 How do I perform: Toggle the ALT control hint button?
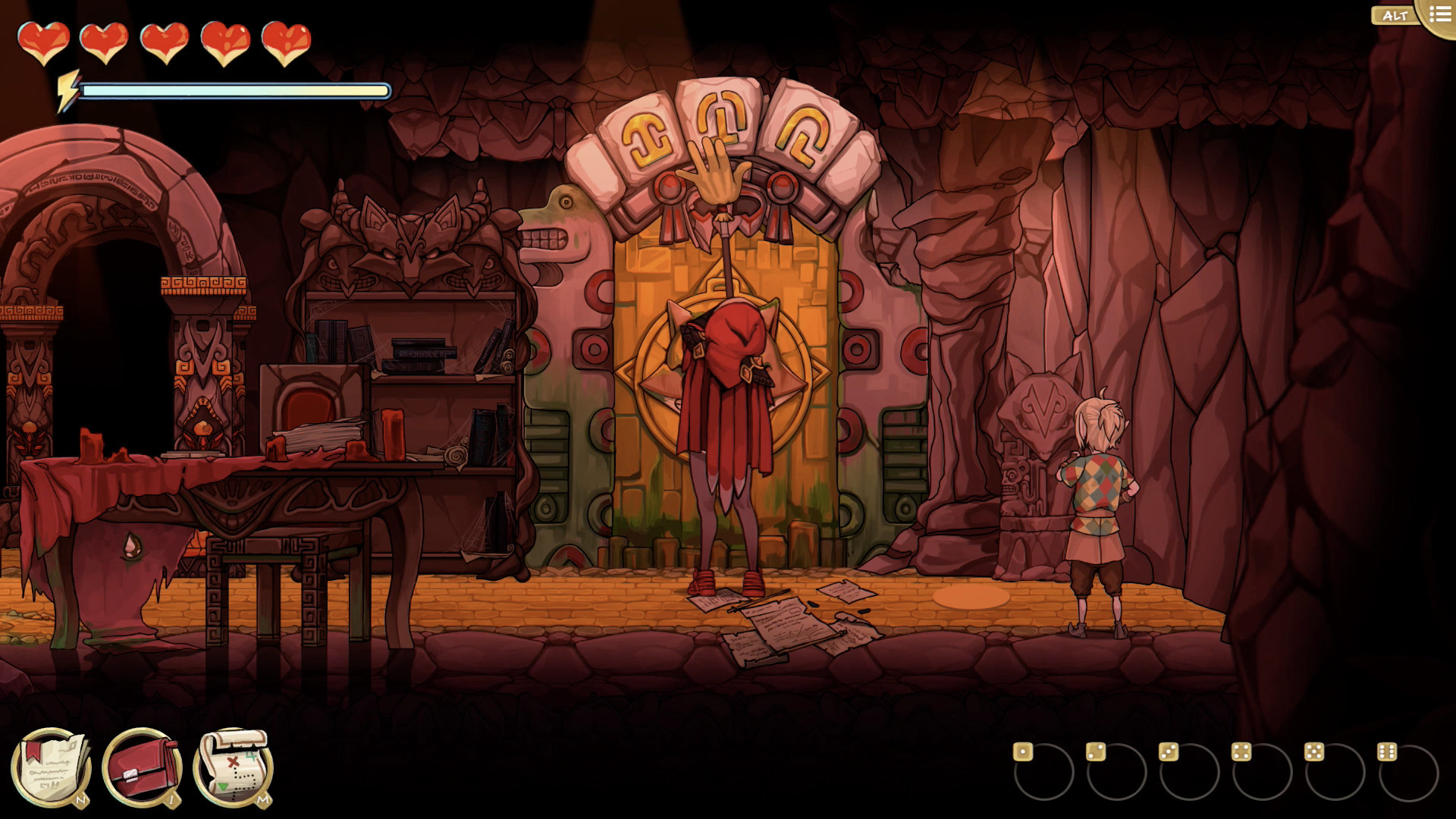pos(1395,14)
